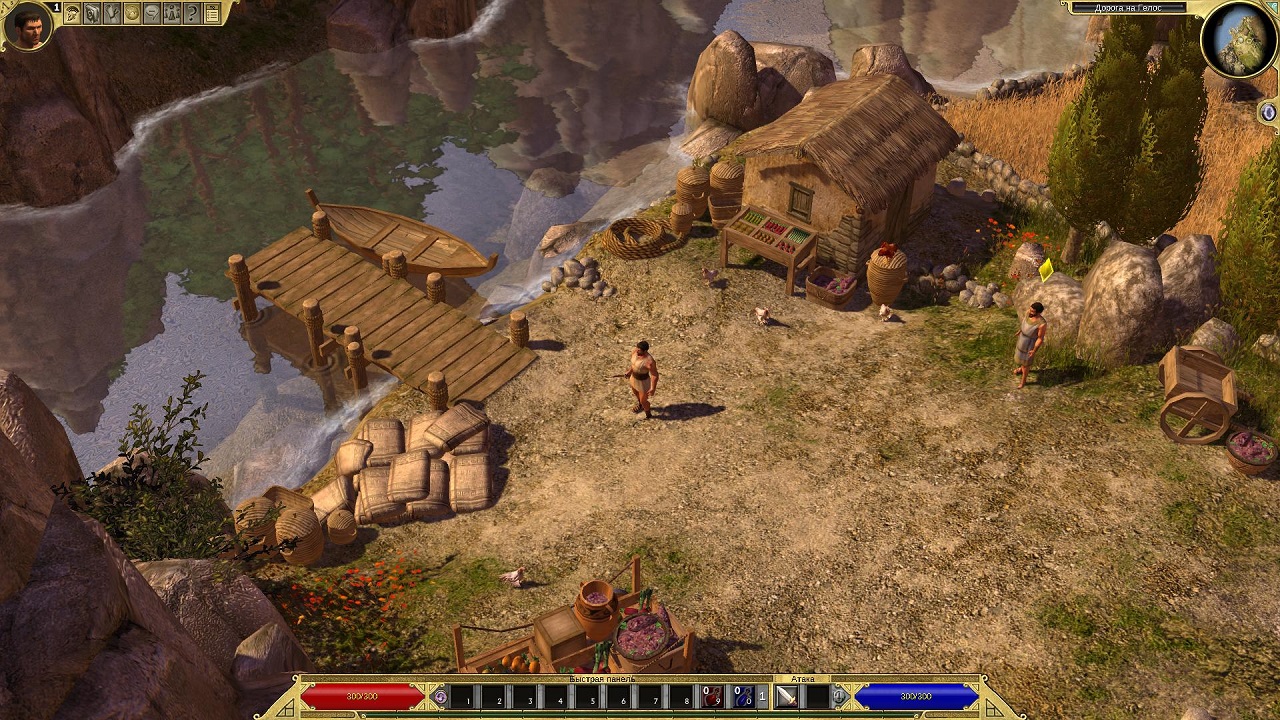The image size is (1280, 720).
Task: Select quick bar slot number 1
Action: pyautogui.click(x=462, y=696)
